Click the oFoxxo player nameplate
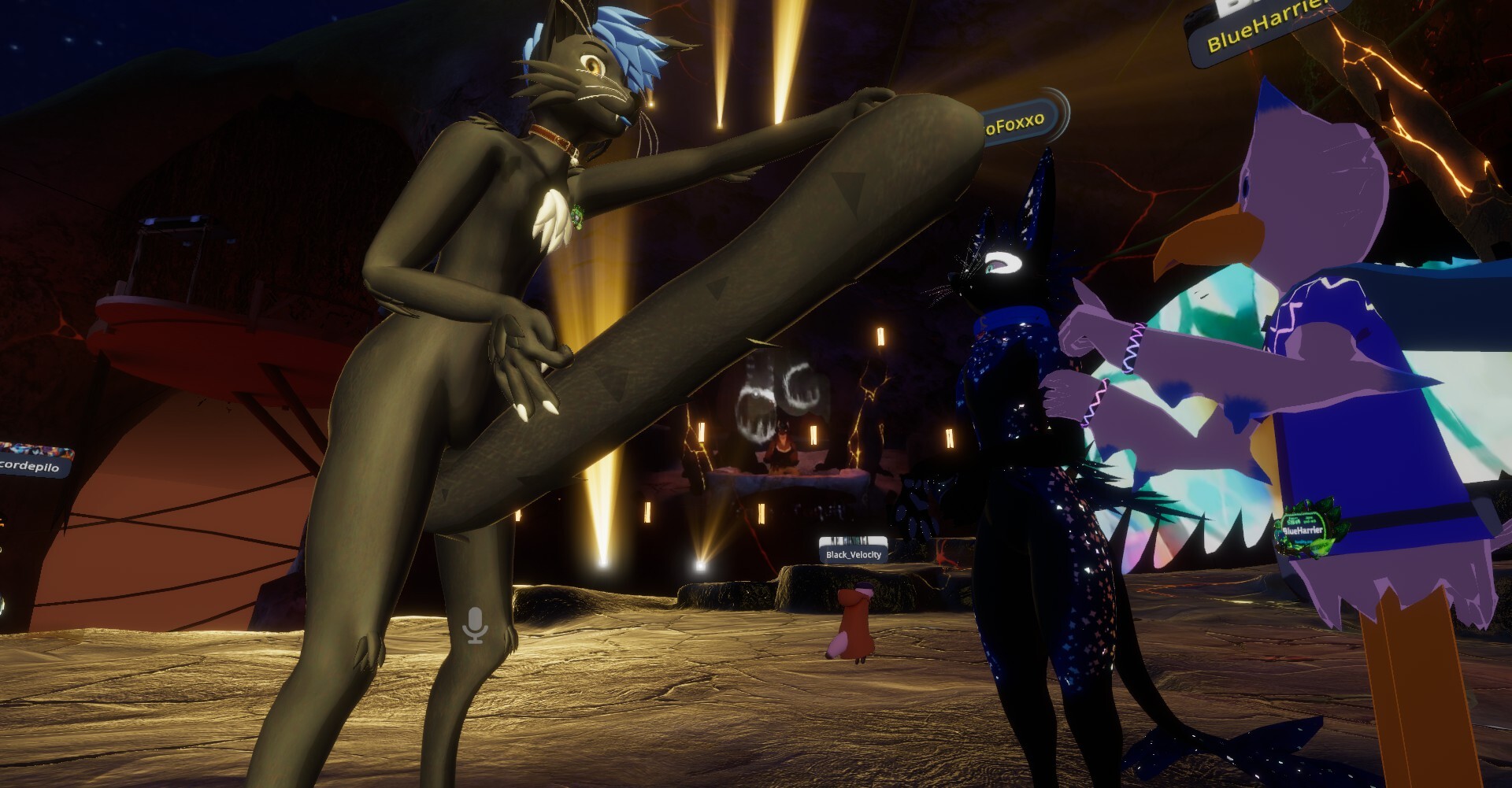This screenshot has height=788, width=1512. coord(1018,123)
